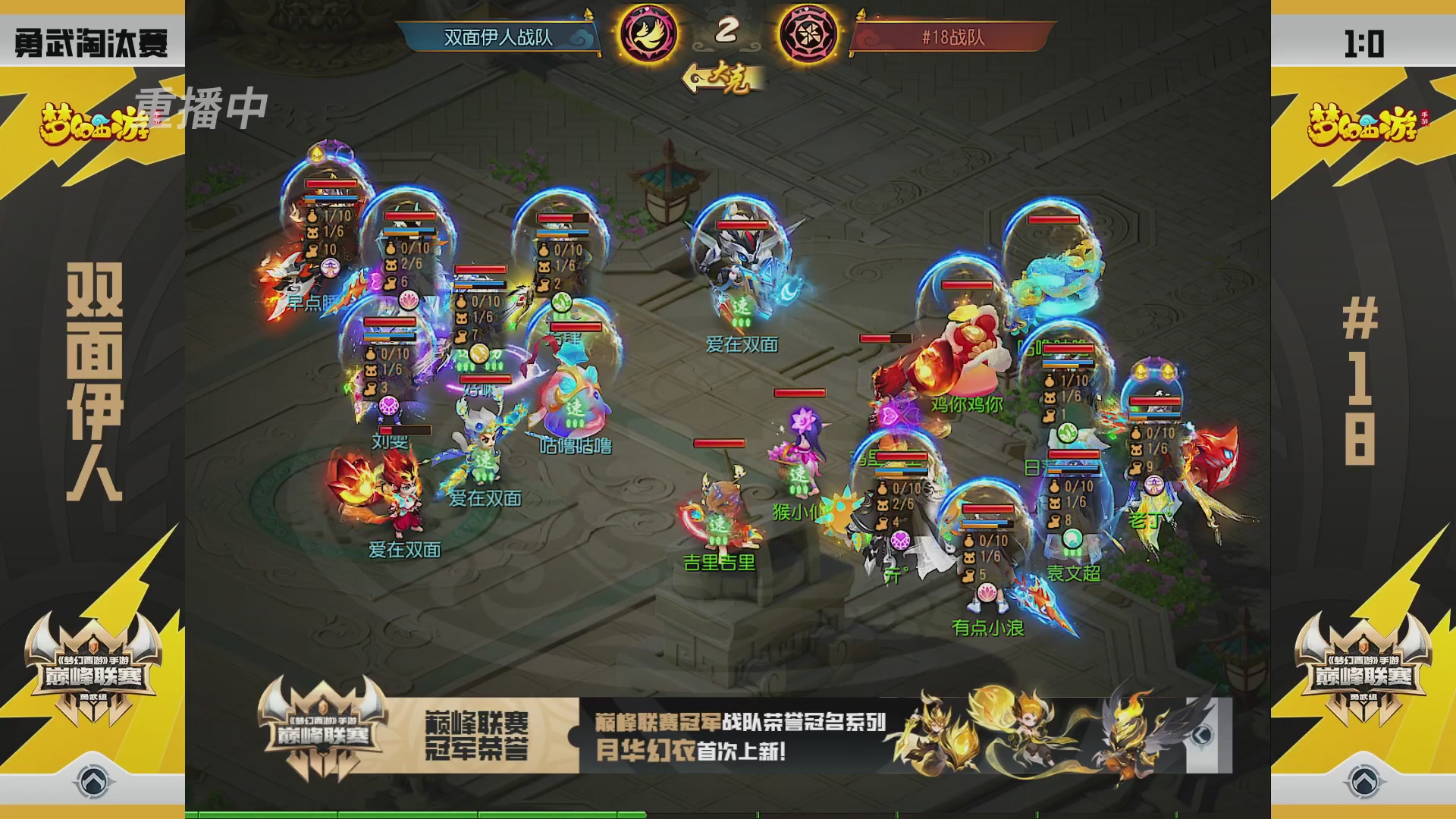1456x819 pixels.
Task: Click the lotus buff icon above 刘雯
Action: click(407, 300)
